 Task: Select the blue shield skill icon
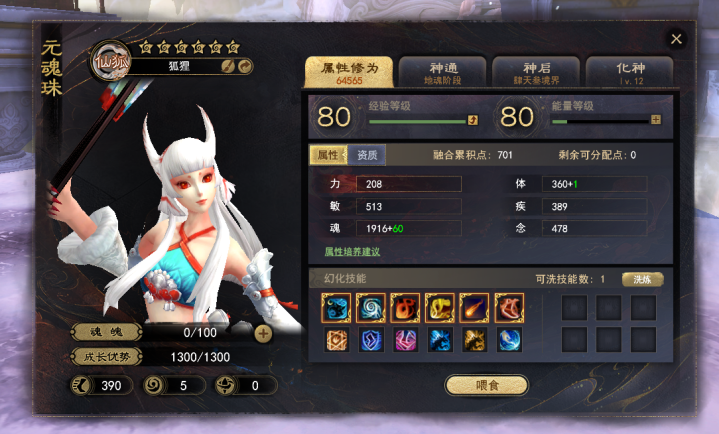coord(371,340)
